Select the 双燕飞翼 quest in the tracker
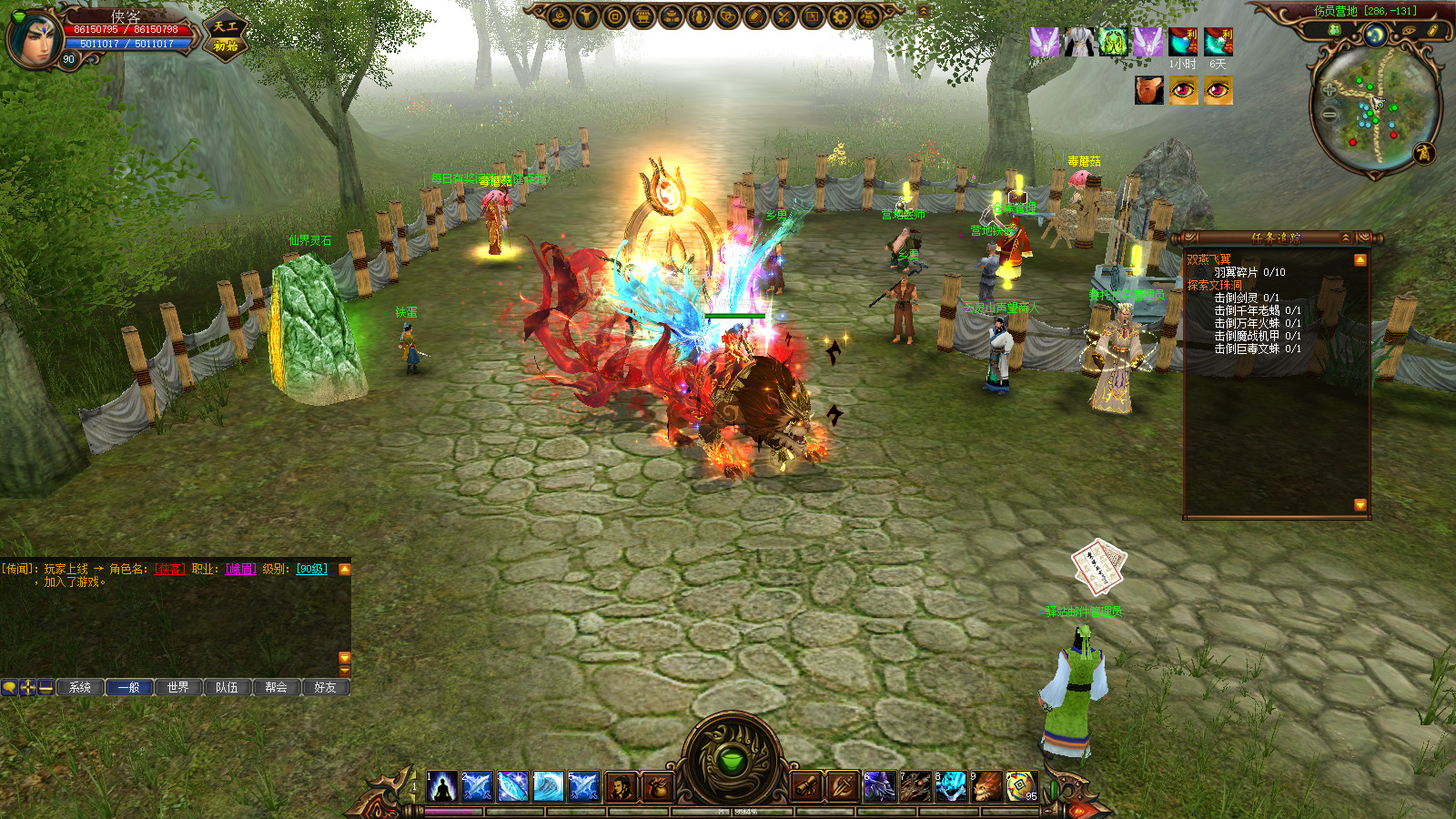Viewport: 1456px width, 819px height. (1208, 259)
